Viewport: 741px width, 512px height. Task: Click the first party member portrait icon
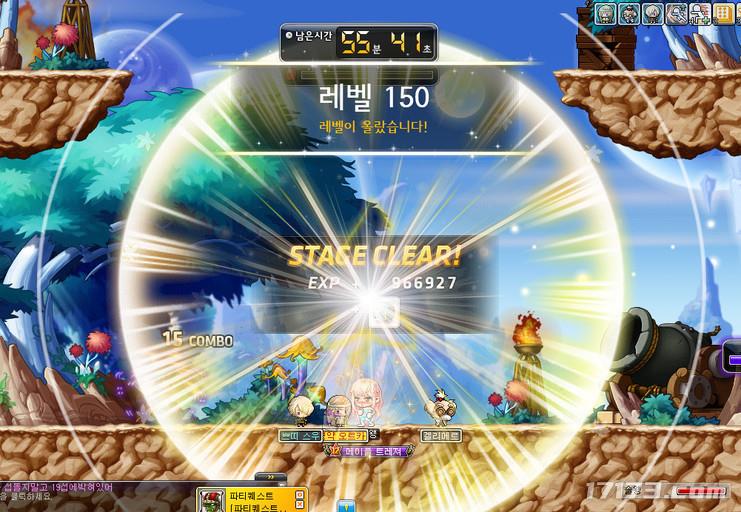(606, 13)
